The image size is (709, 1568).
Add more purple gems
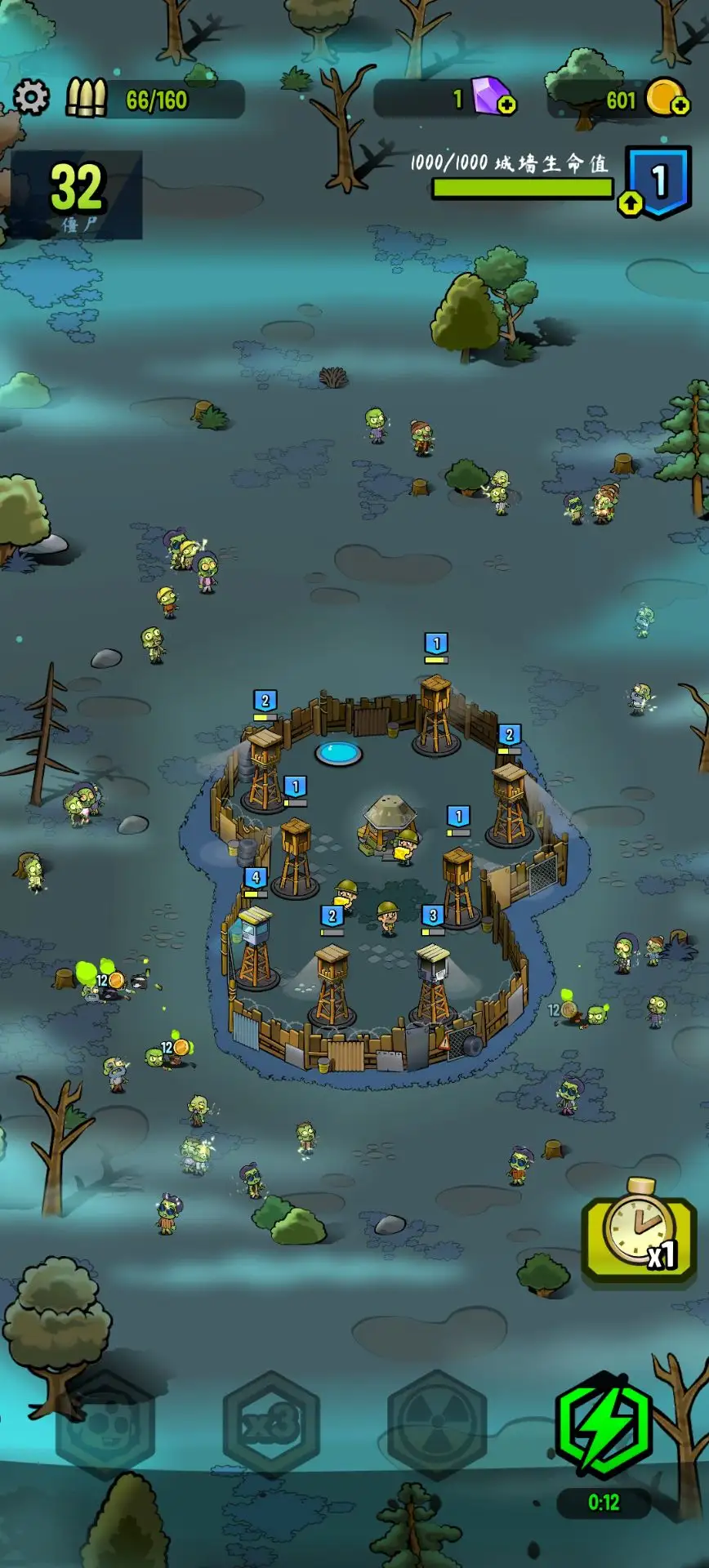pos(506,105)
